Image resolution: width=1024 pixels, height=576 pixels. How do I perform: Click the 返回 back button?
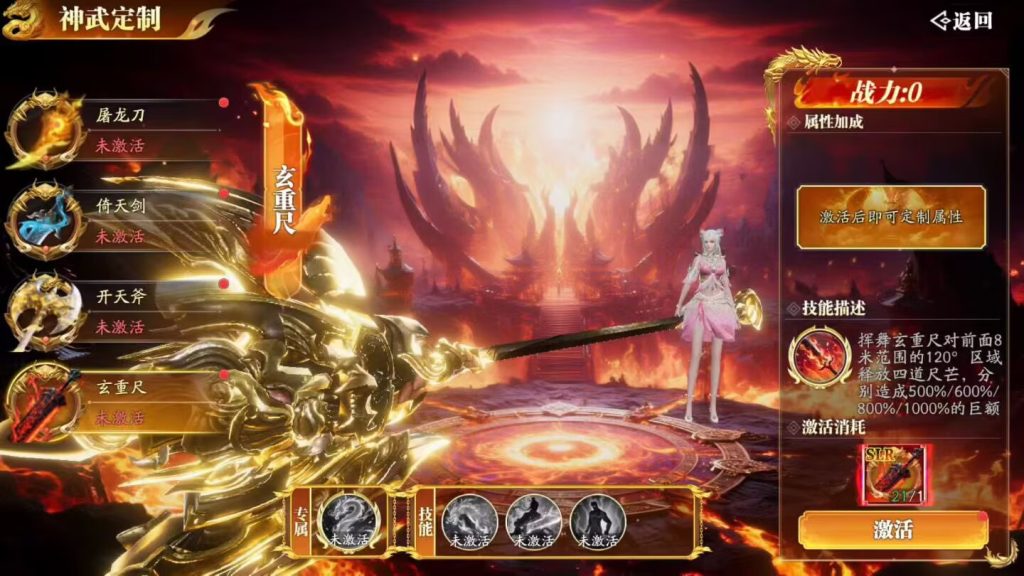click(962, 21)
